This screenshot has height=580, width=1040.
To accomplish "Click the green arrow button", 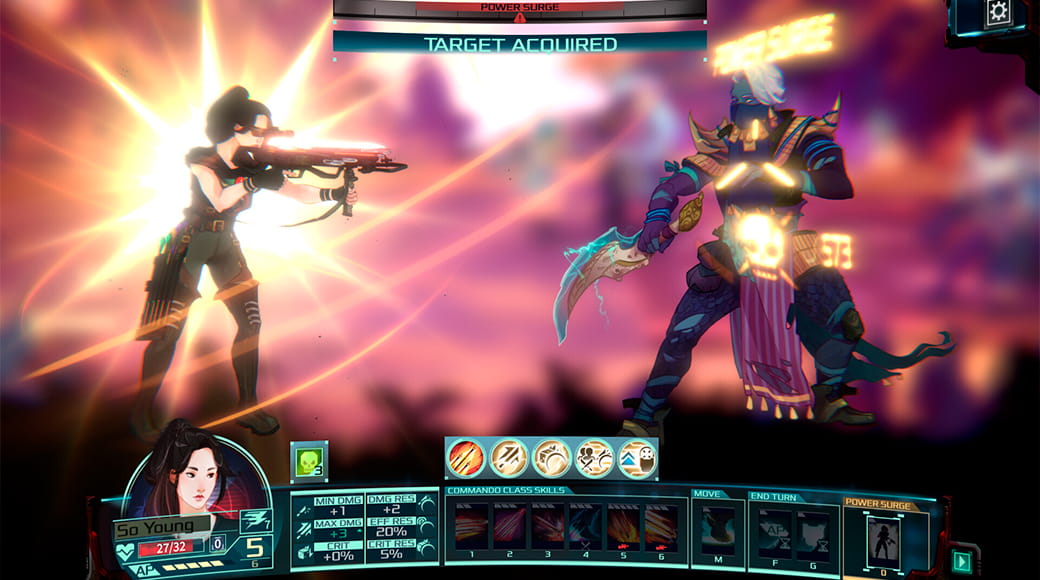I will point(964,560).
